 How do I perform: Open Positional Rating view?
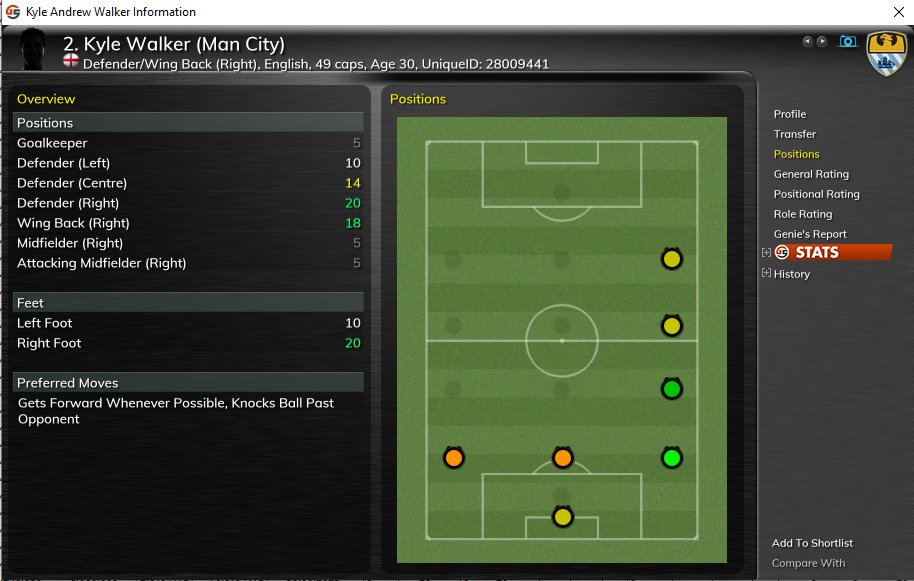click(x=816, y=194)
